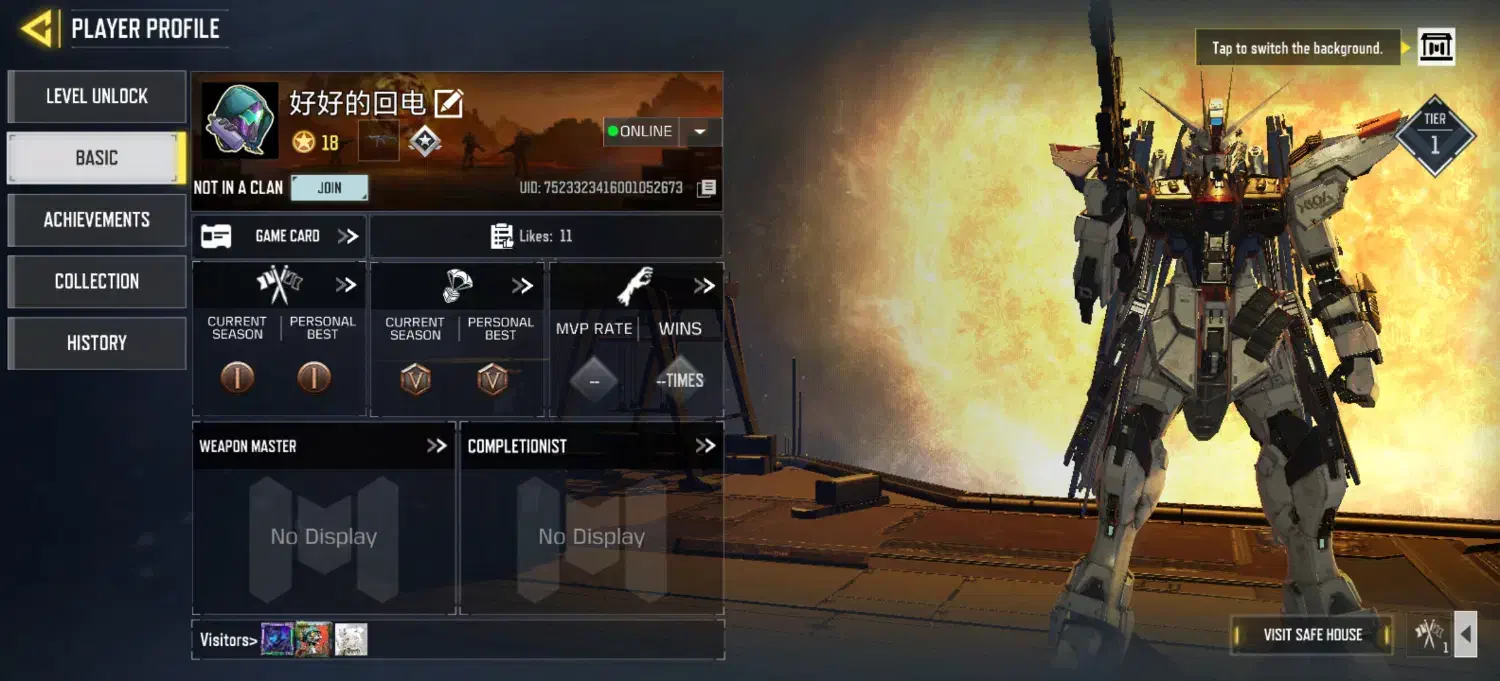Expand the Weapon Master section
Image resolution: width=1500 pixels, height=681 pixels.
pos(436,446)
